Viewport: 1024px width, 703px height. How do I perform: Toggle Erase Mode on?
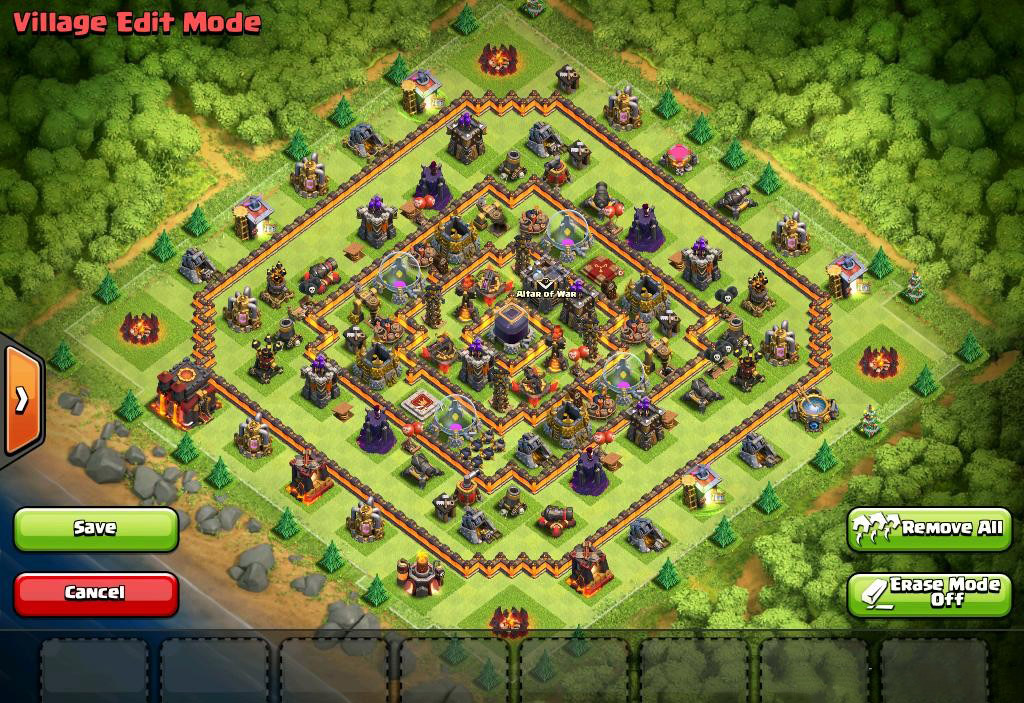coord(929,593)
